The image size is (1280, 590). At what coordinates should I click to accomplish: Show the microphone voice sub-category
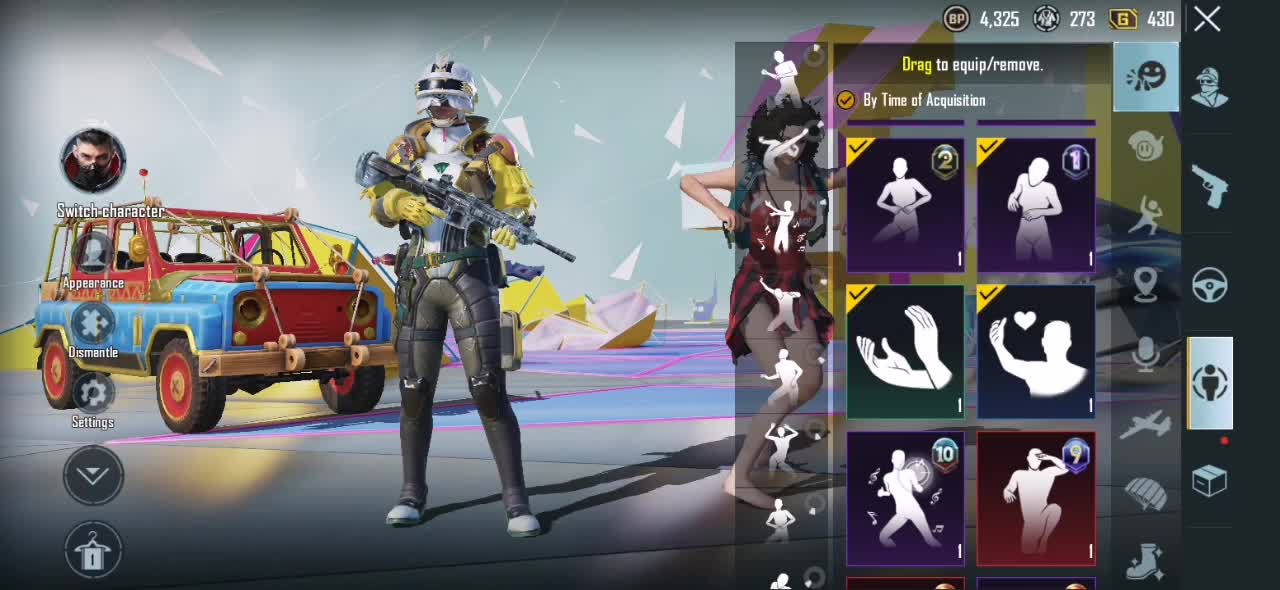(1146, 354)
